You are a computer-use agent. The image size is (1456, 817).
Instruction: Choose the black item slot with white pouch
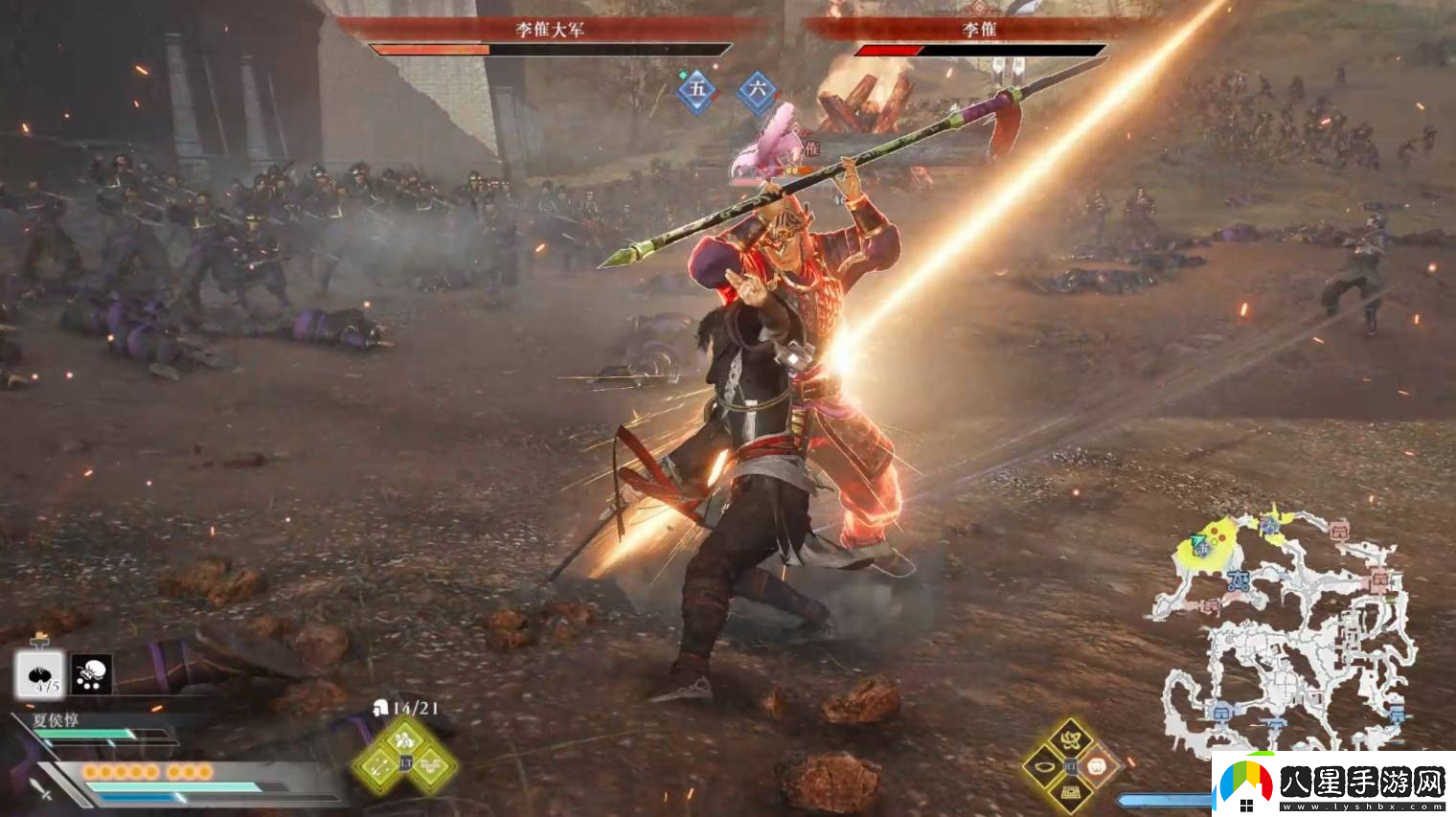click(x=91, y=674)
